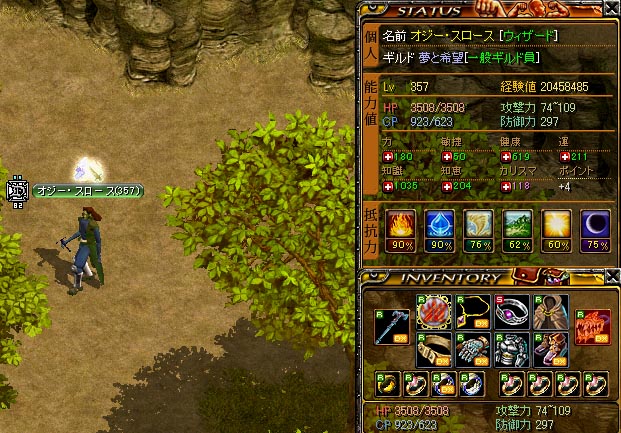Select the gold necklace slot
The height and width of the screenshot is (433, 621).
[472, 311]
